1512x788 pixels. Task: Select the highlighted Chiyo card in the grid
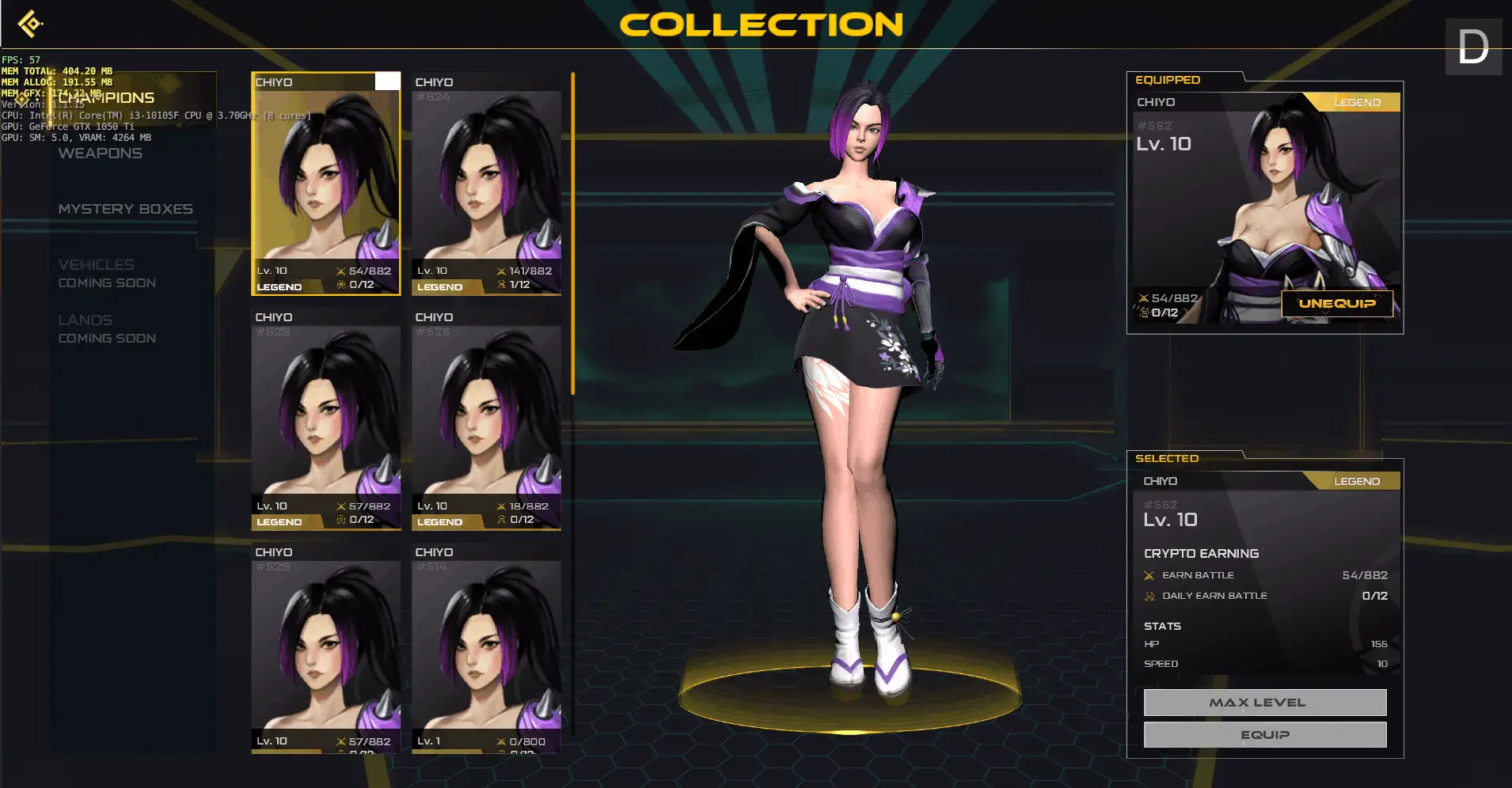pos(325,184)
